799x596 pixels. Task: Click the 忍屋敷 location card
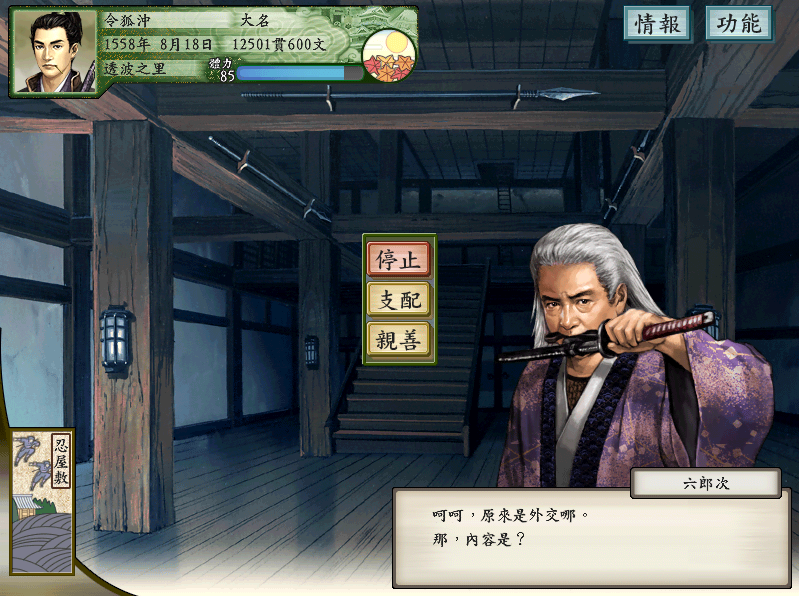coord(43,500)
